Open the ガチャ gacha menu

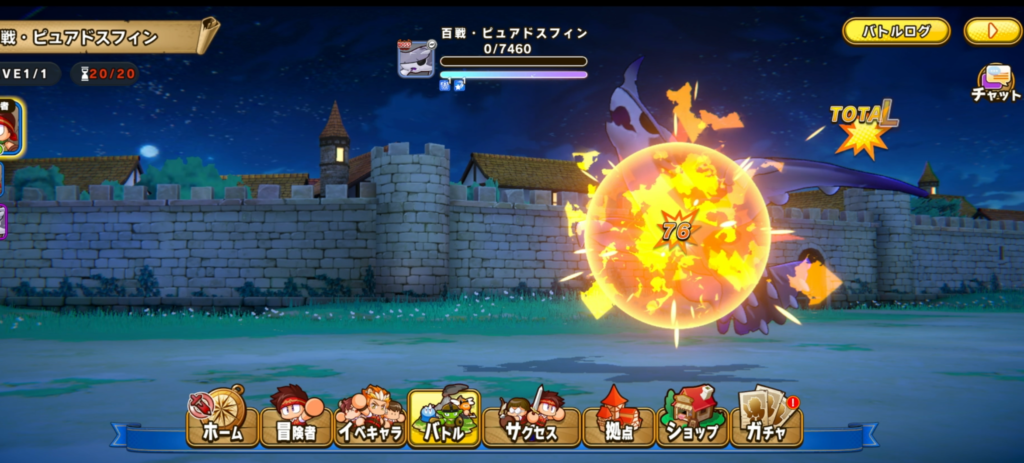pos(766,416)
